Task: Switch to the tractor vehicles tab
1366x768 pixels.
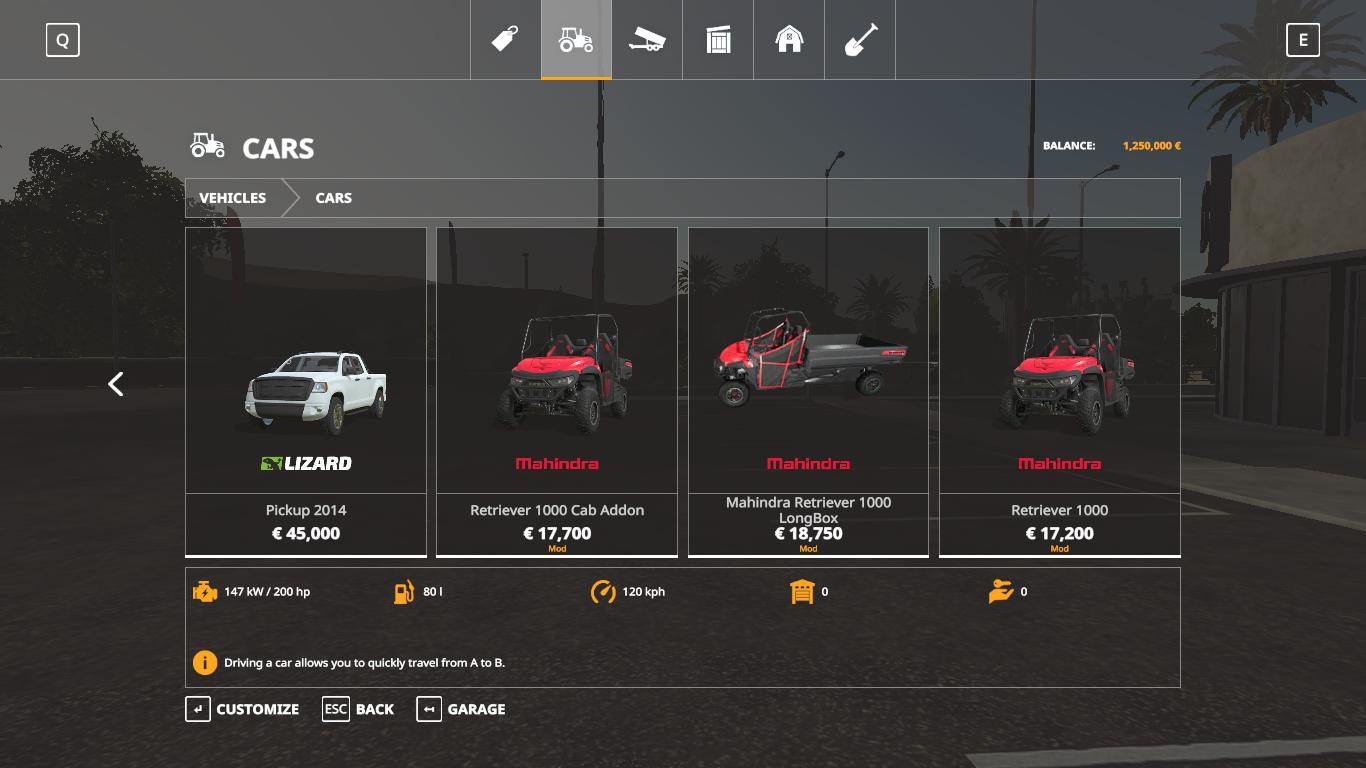Action: tap(576, 40)
